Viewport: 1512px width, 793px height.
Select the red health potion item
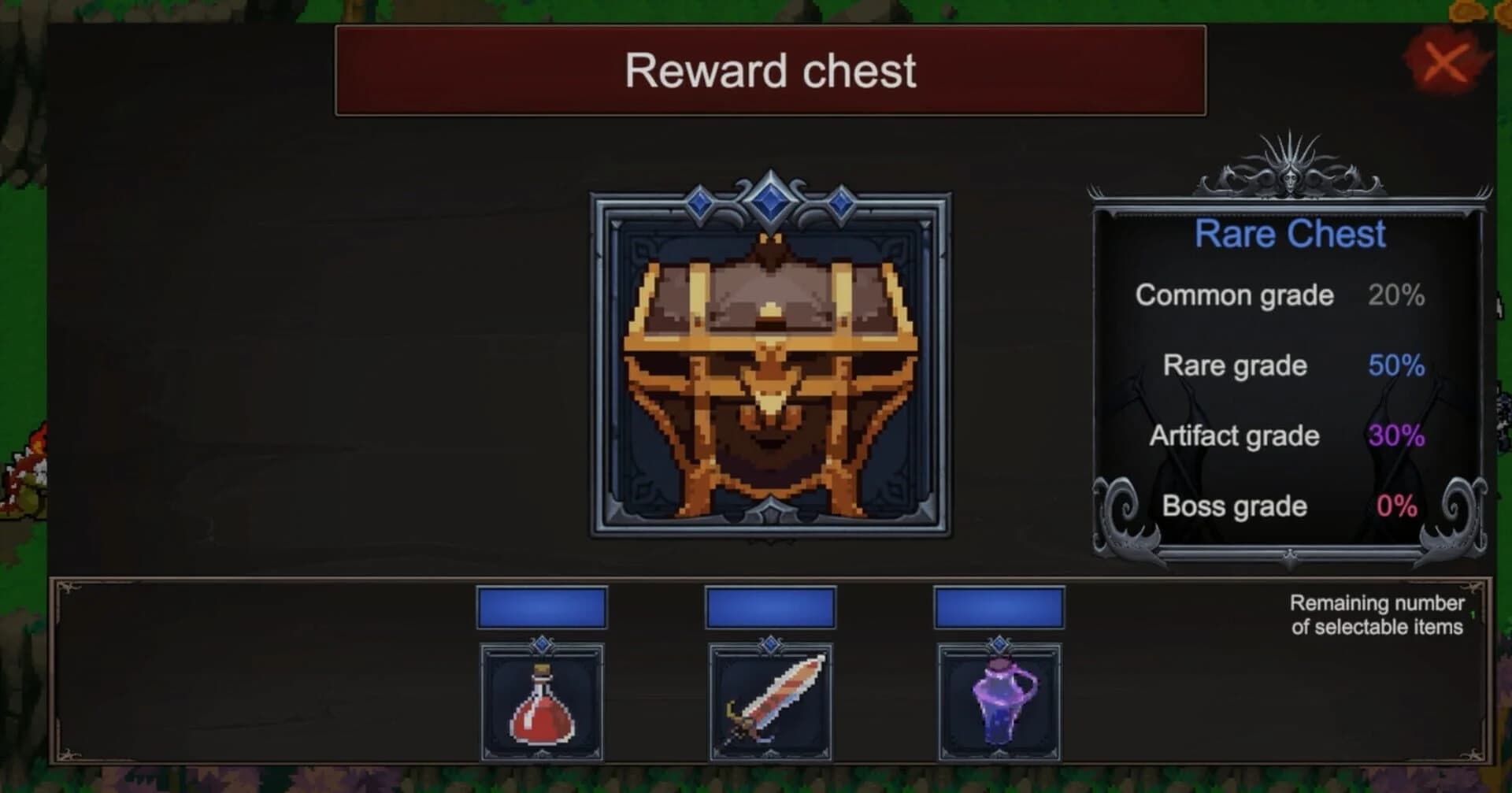542,701
